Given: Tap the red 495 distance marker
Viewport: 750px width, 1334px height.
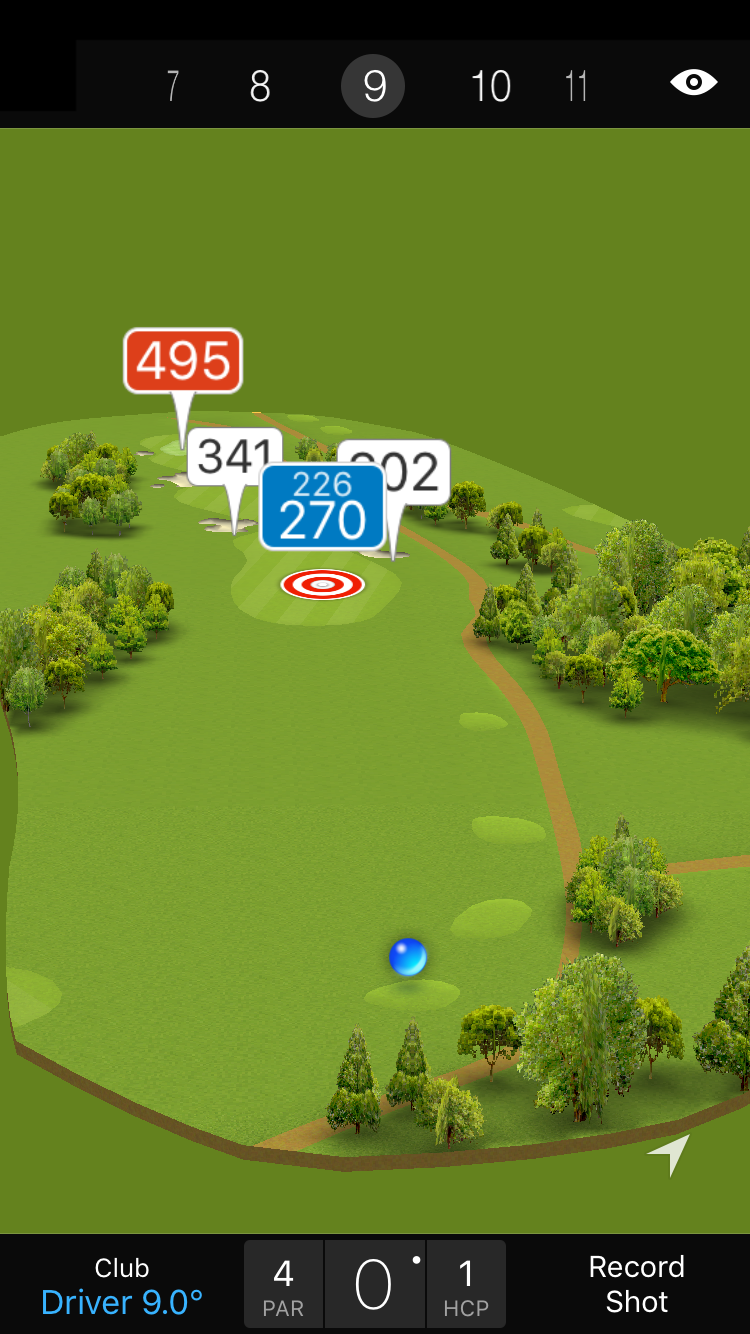Looking at the screenshot, I should click(183, 361).
